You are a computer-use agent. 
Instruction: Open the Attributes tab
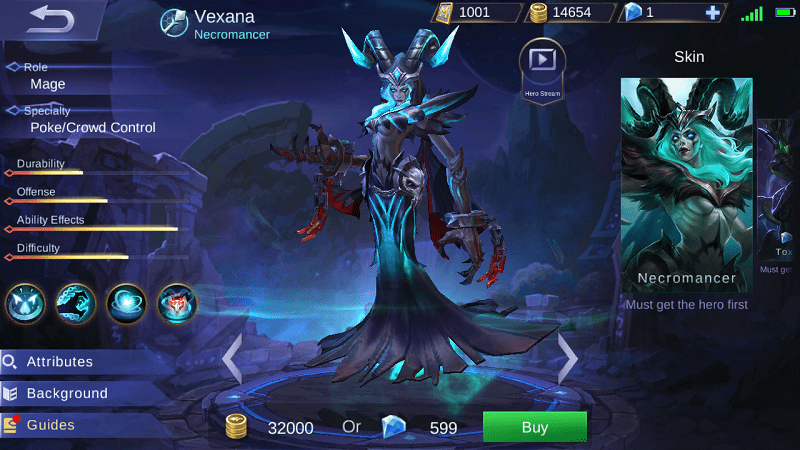click(60, 361)
